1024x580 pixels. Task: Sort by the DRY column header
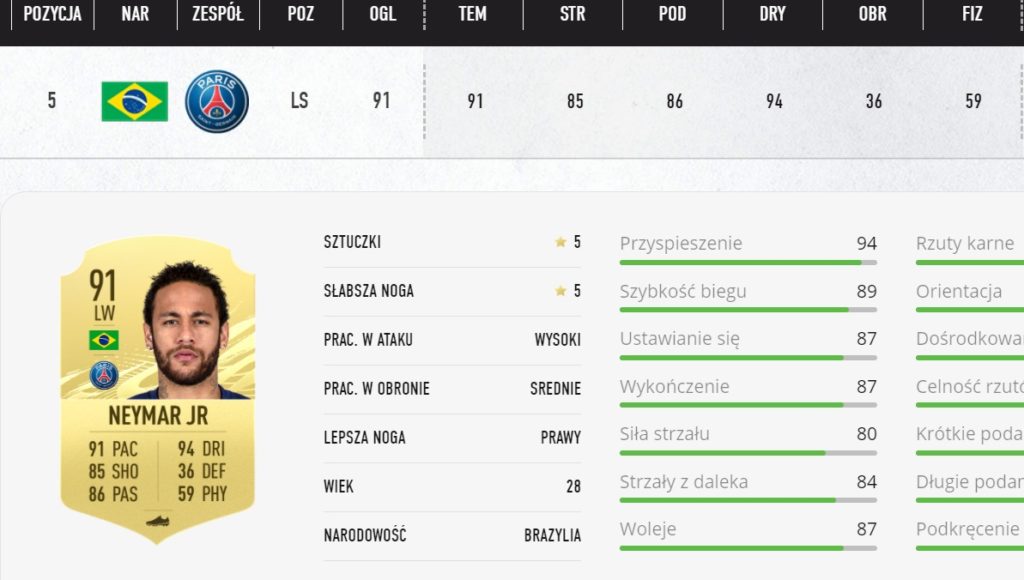772,14
